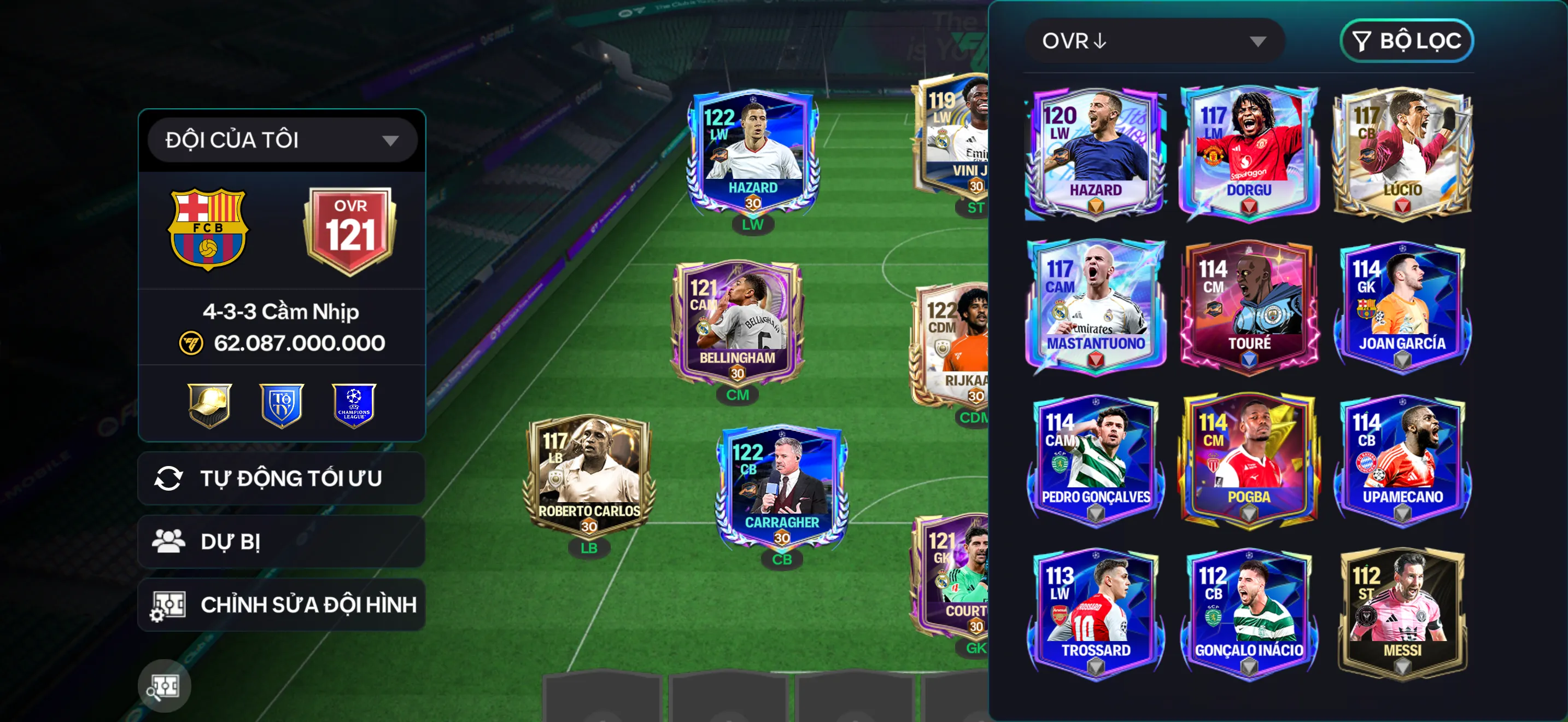1568x722 pixels.
Task: Select Roberto Carlos LB card
Action: click(589, 475)
